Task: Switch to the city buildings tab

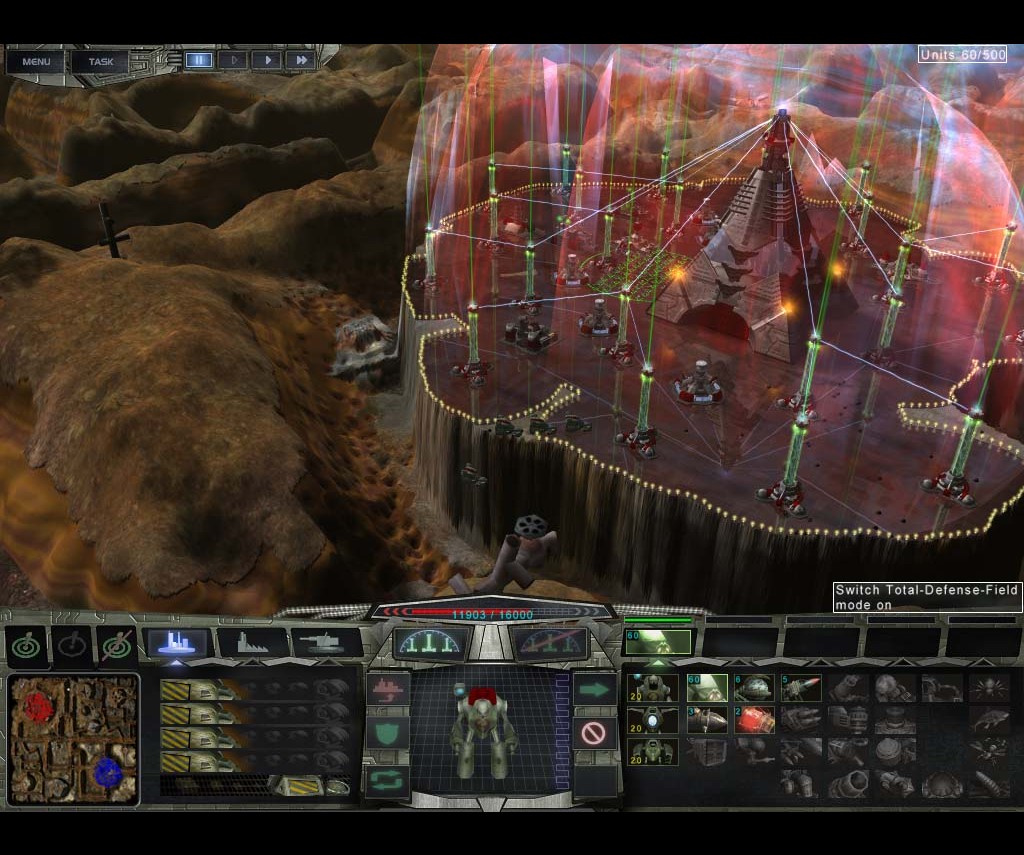Action: coord(177,643)
